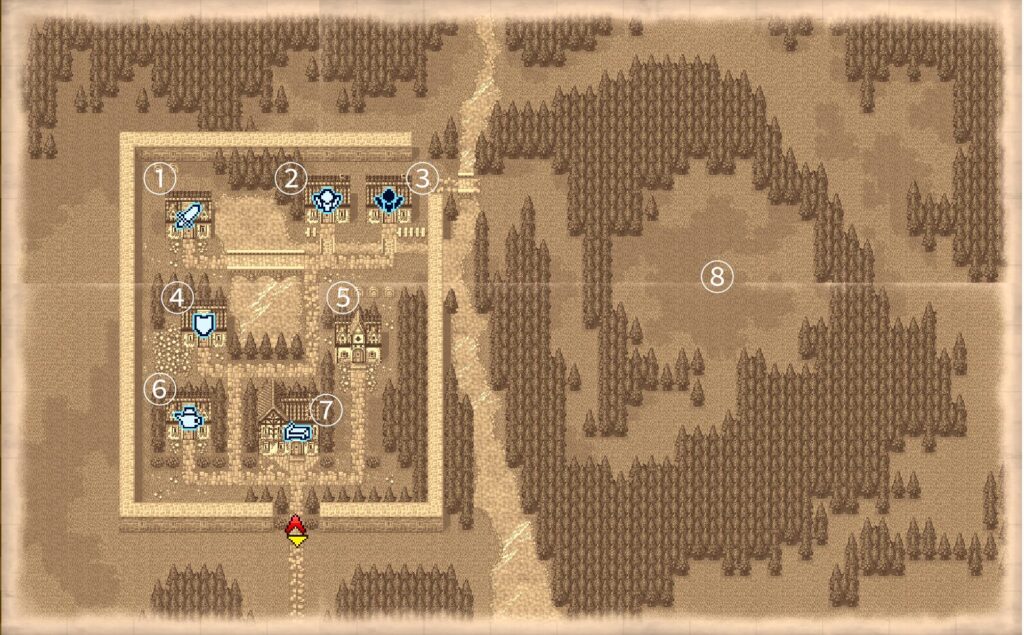The height and width of the screenshot is (635, 1024).
Task: Select the dark orb shop icon
Action: point(388,201)
